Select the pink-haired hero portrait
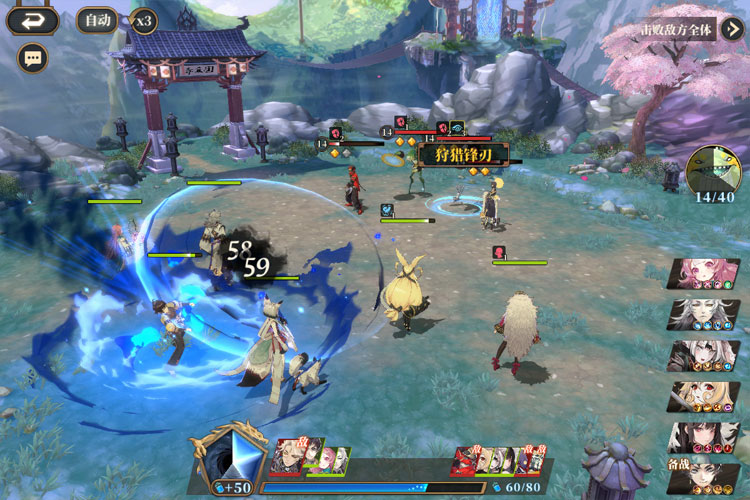Viewport: 750px width, 500px height. click(704, 273)
